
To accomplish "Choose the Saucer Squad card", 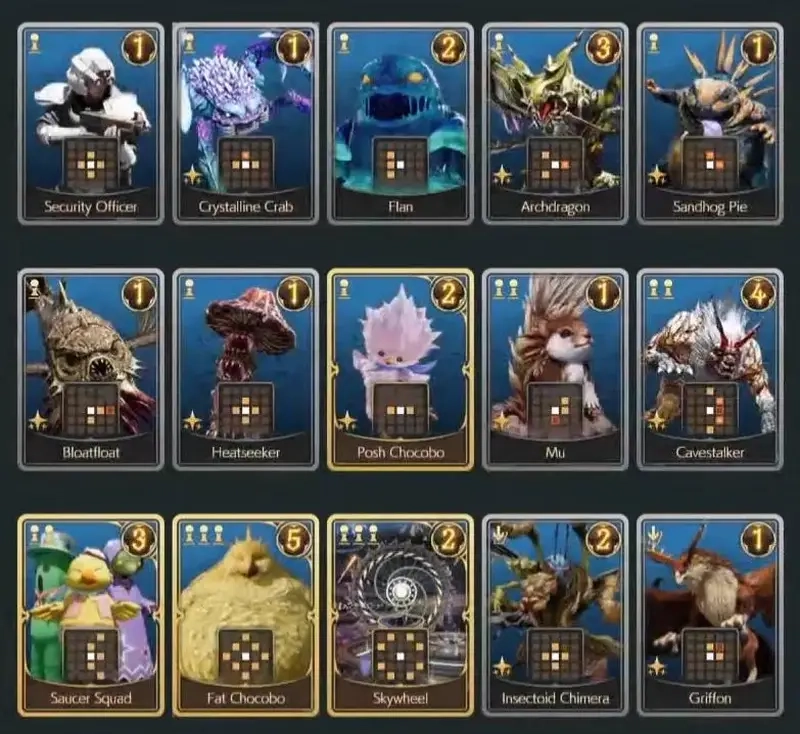I will pos(91,615).
